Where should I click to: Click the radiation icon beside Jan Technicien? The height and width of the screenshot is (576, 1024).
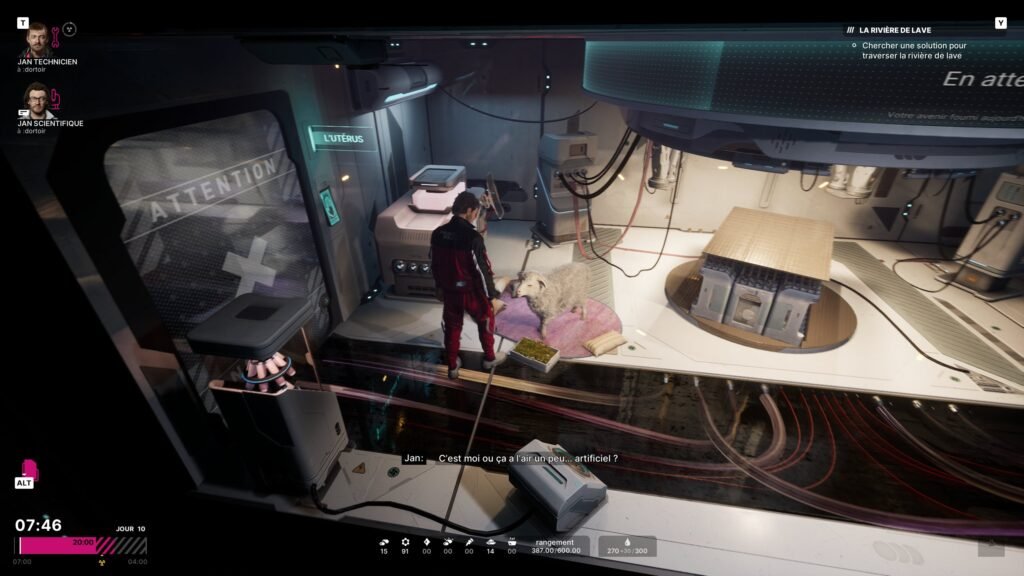pyautogui.click(x=69, y=28)
